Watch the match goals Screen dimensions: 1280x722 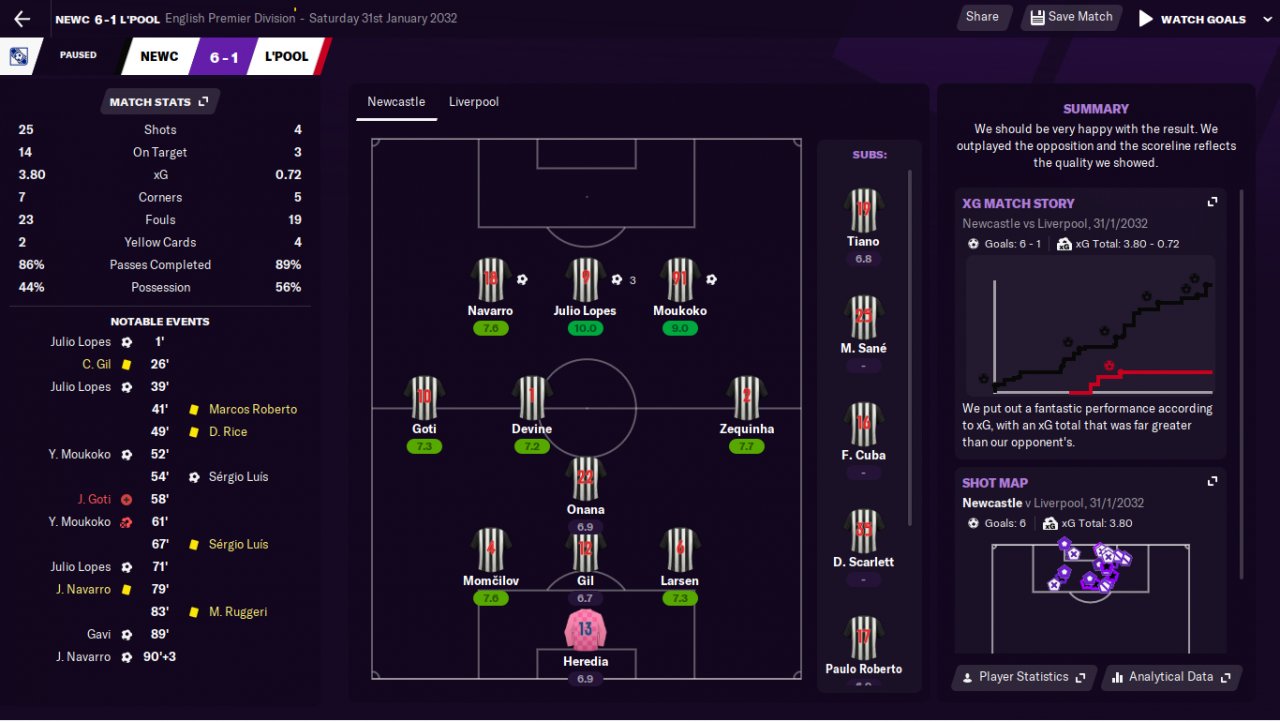[x=1191, y=19]
